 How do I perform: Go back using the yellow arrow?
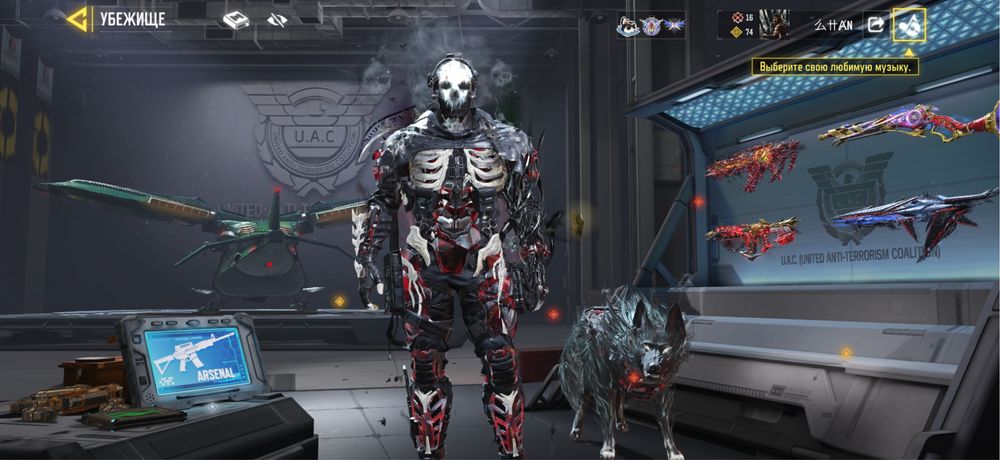[77, 19]
